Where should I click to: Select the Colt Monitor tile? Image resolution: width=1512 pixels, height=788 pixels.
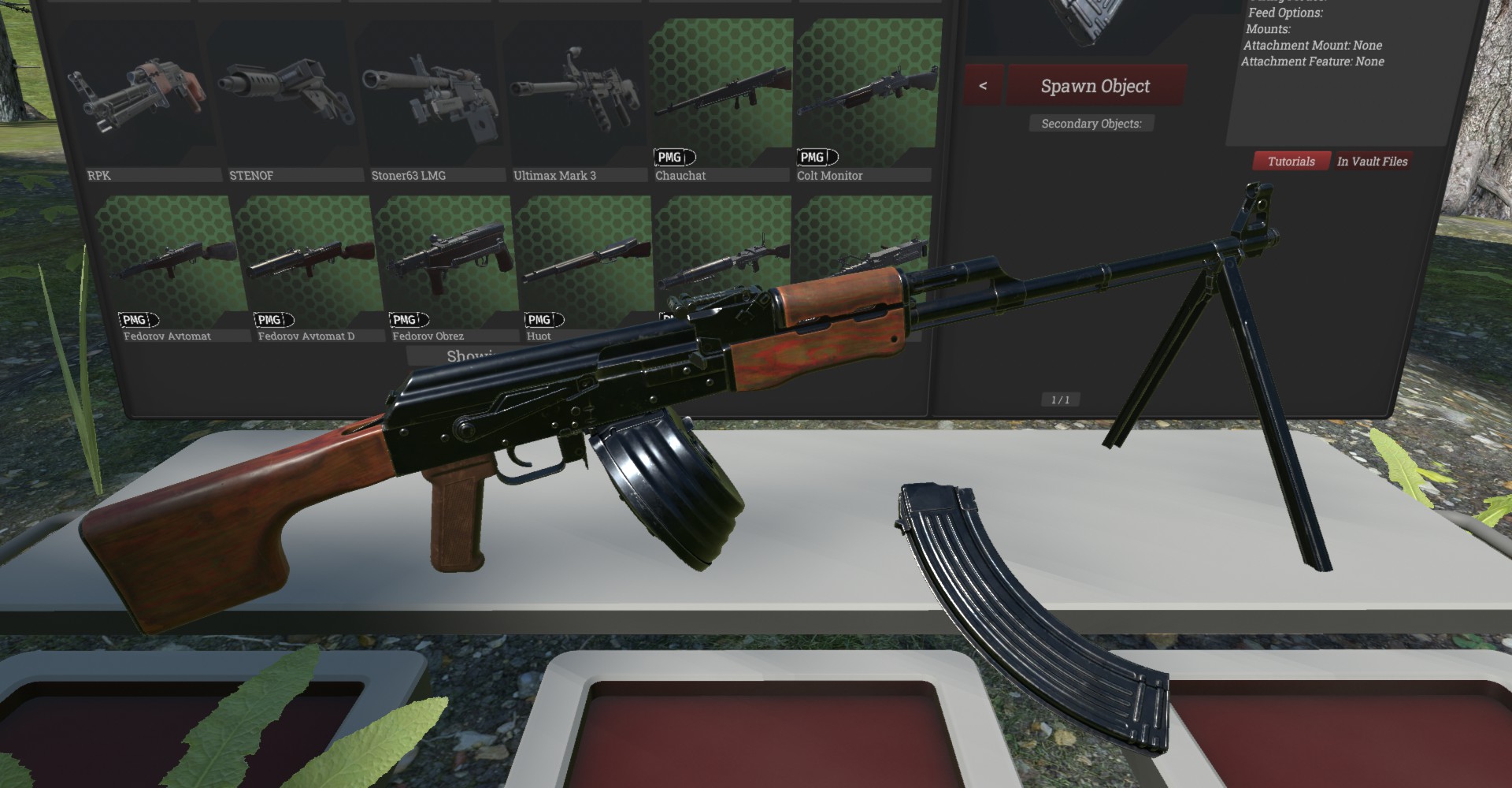[867, 95]
